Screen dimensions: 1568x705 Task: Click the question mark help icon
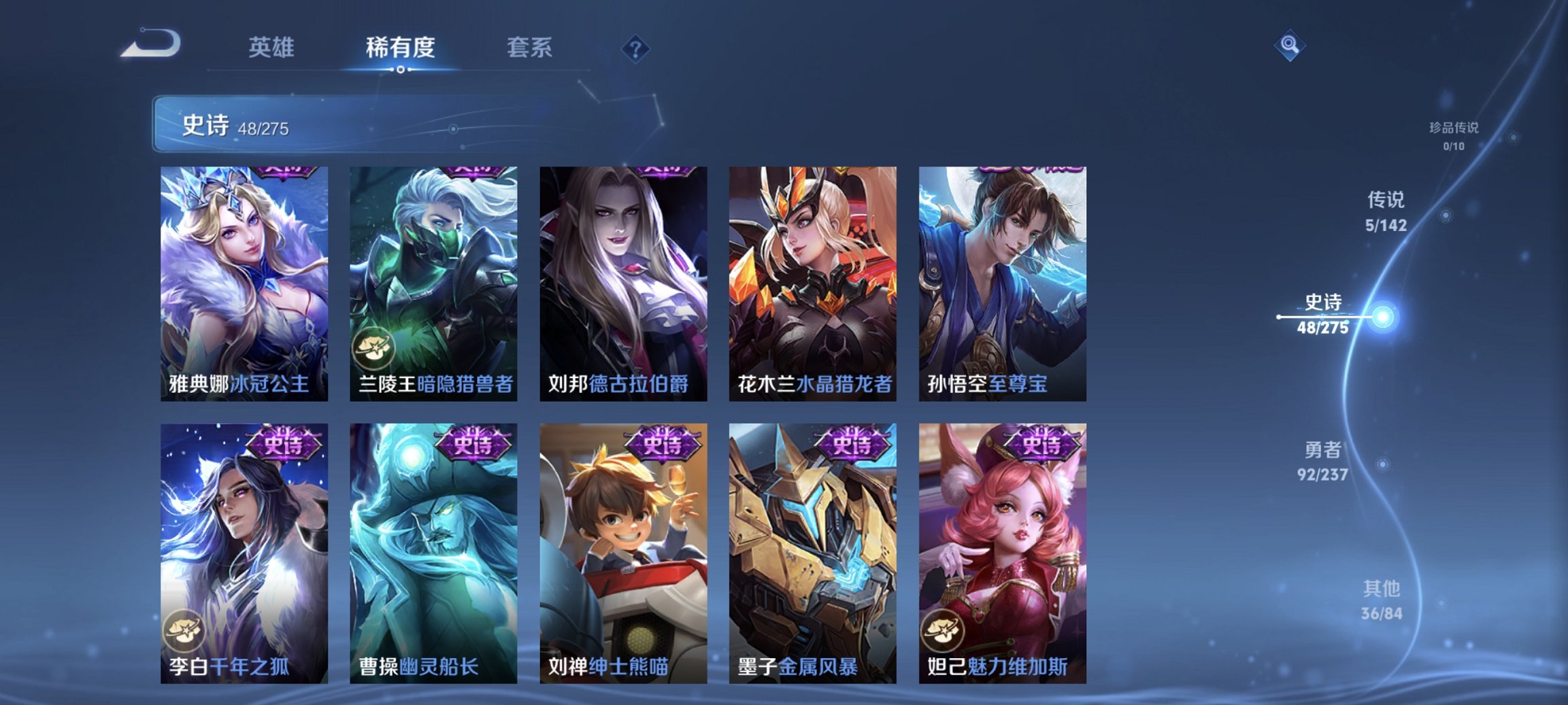tap(635, 48)
